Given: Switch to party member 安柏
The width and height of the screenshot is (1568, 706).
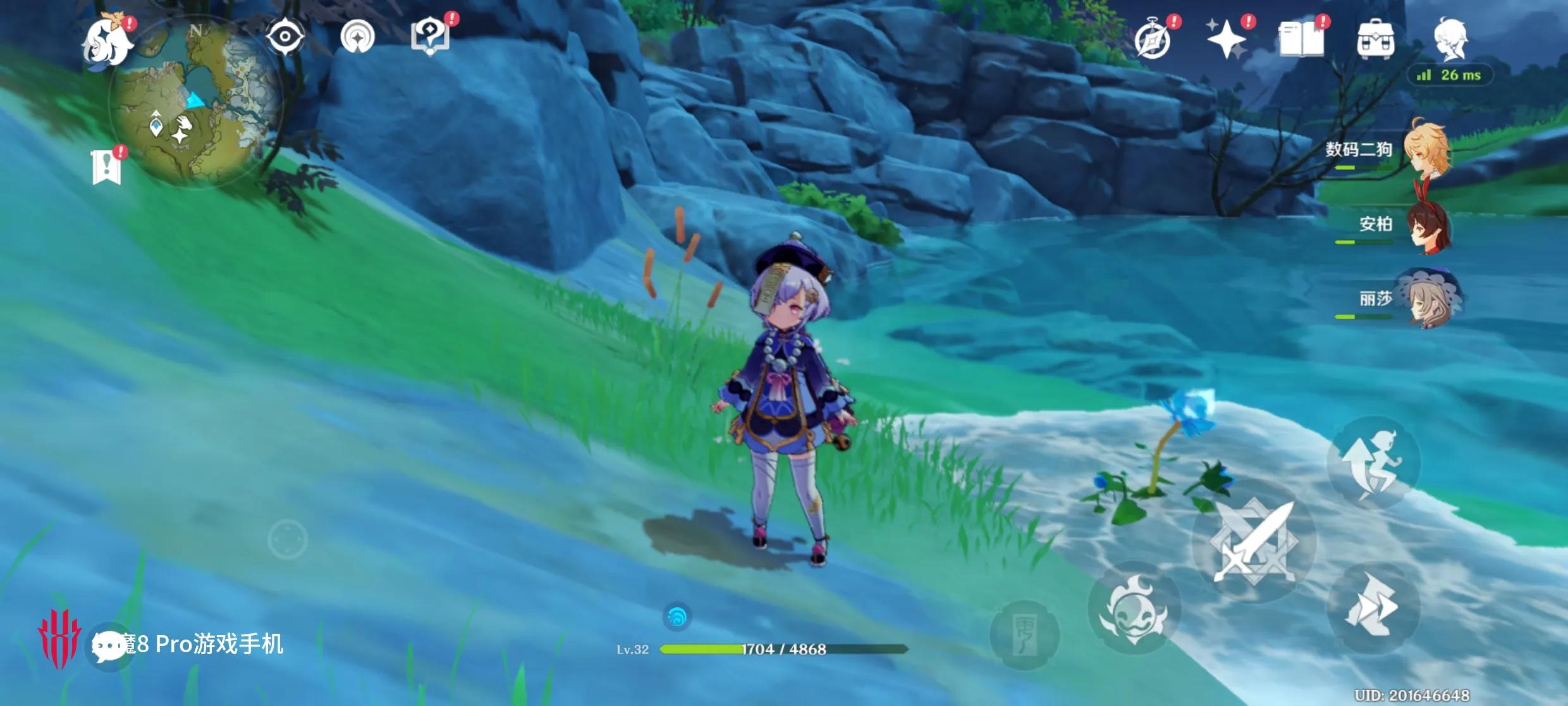Looking at the screenshot, I should click(1428, 225).
